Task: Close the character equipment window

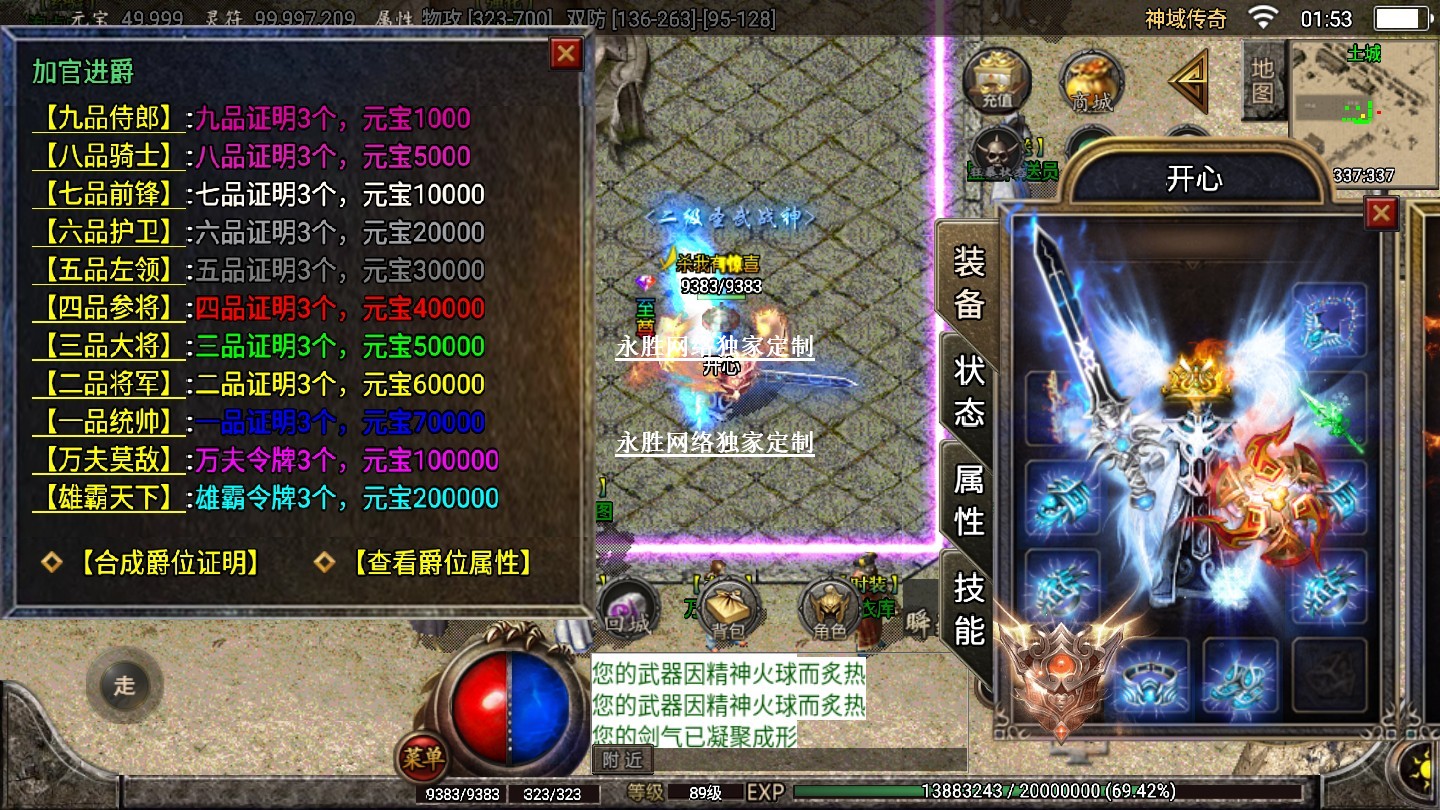Action: (1381, 212)
